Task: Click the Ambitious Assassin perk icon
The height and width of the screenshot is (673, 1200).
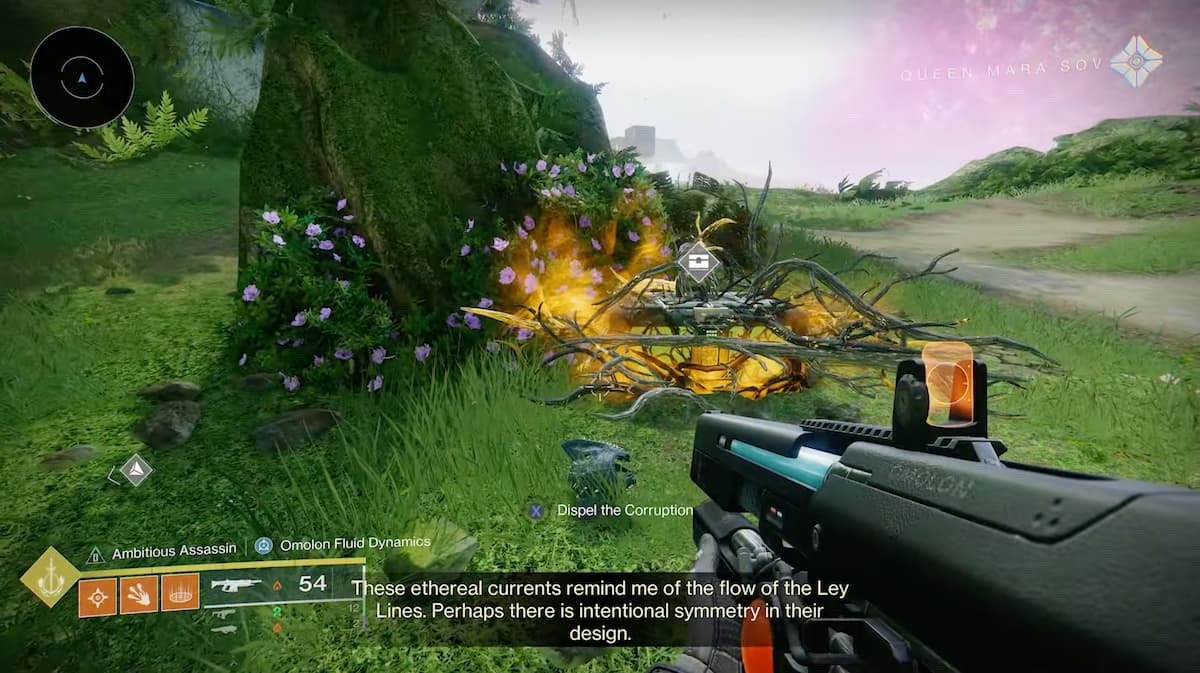Action: tap(95, 552)
